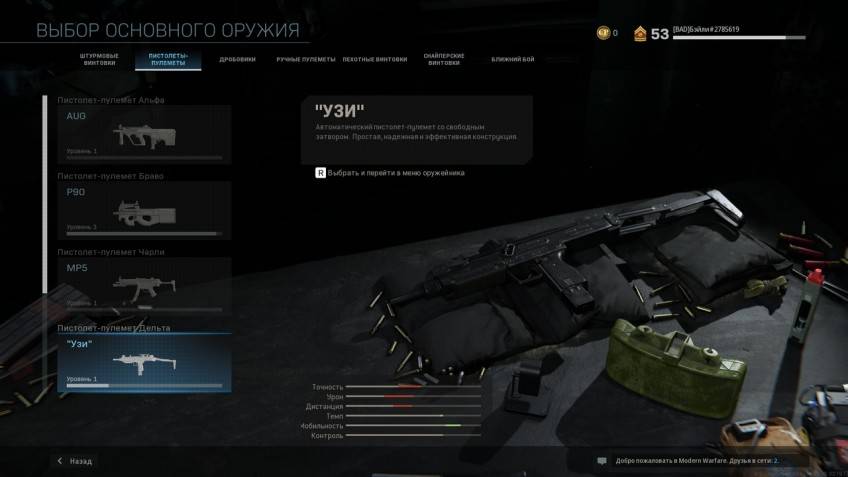The height and width of the screenshot is (477, 848).
Task: Open the chat message icon
Action: coord(602,461)
